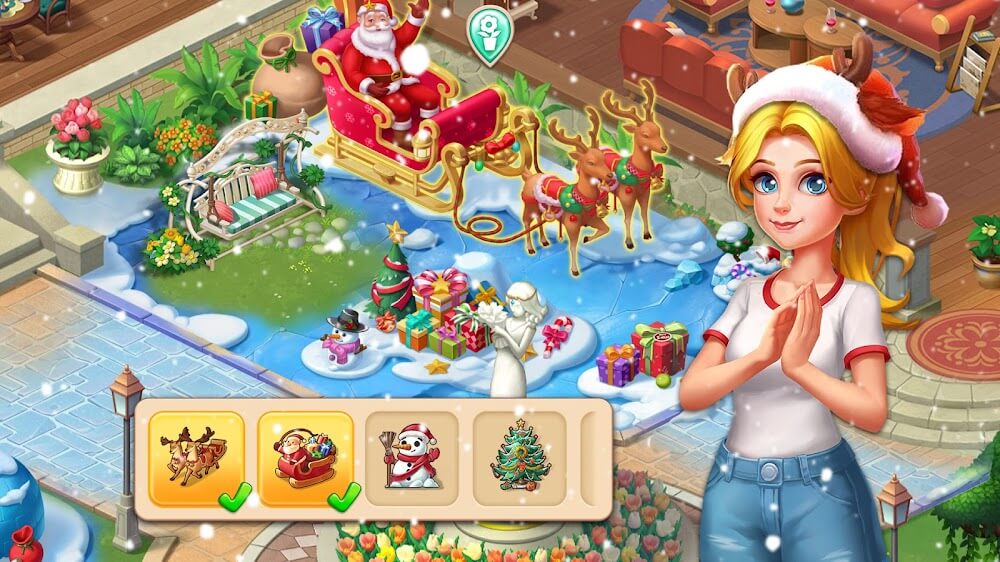Select the reindeer decoration tile

[x=197, y=458]
